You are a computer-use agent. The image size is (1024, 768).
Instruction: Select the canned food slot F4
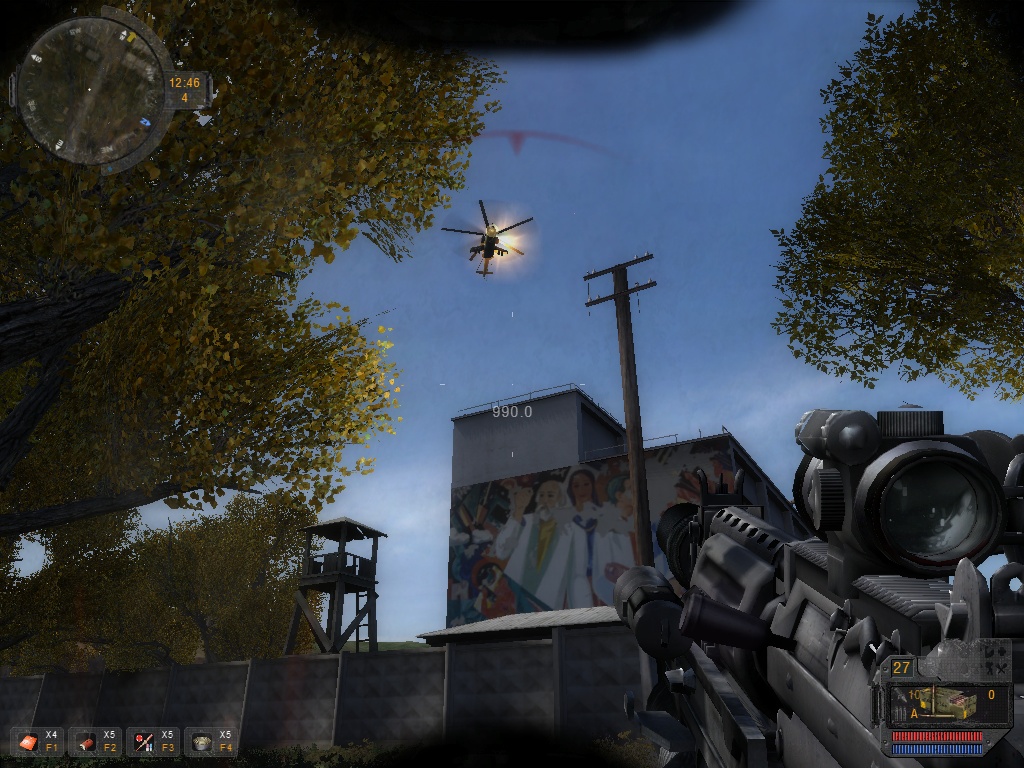[x=202, y=742]
